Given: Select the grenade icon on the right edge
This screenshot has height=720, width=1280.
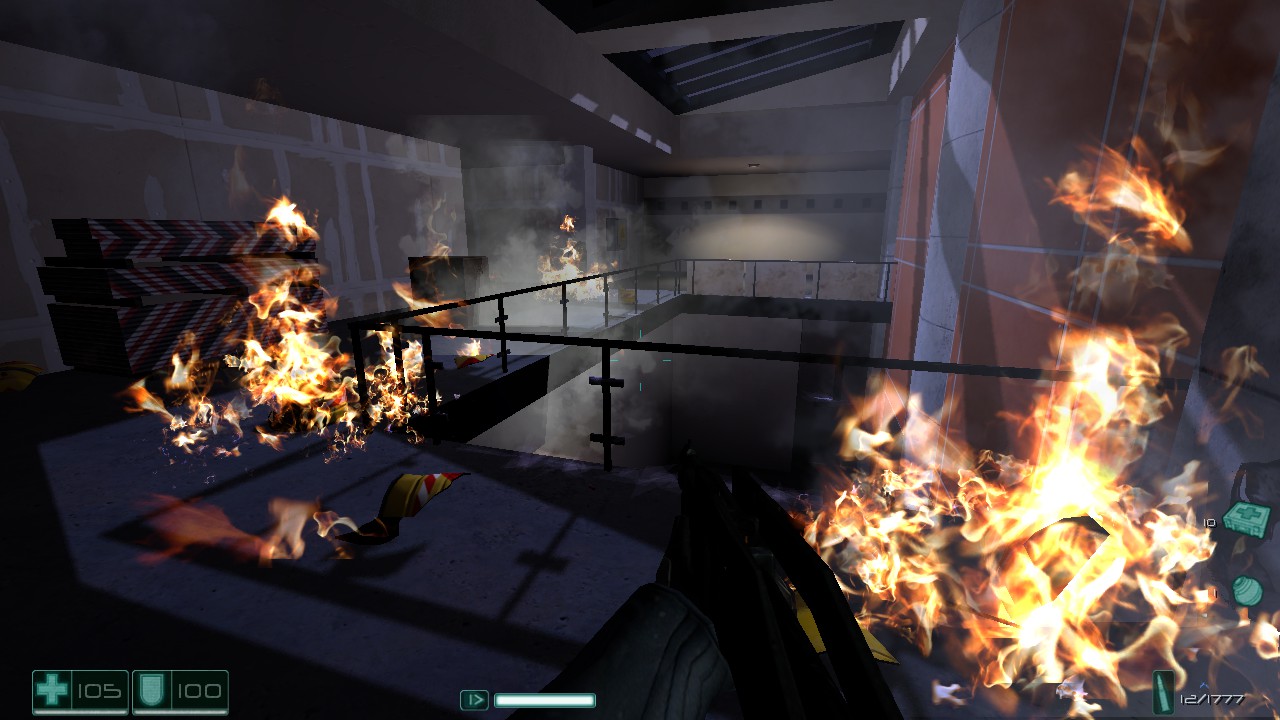Looking at the screenshot, I should (1247, 590).
